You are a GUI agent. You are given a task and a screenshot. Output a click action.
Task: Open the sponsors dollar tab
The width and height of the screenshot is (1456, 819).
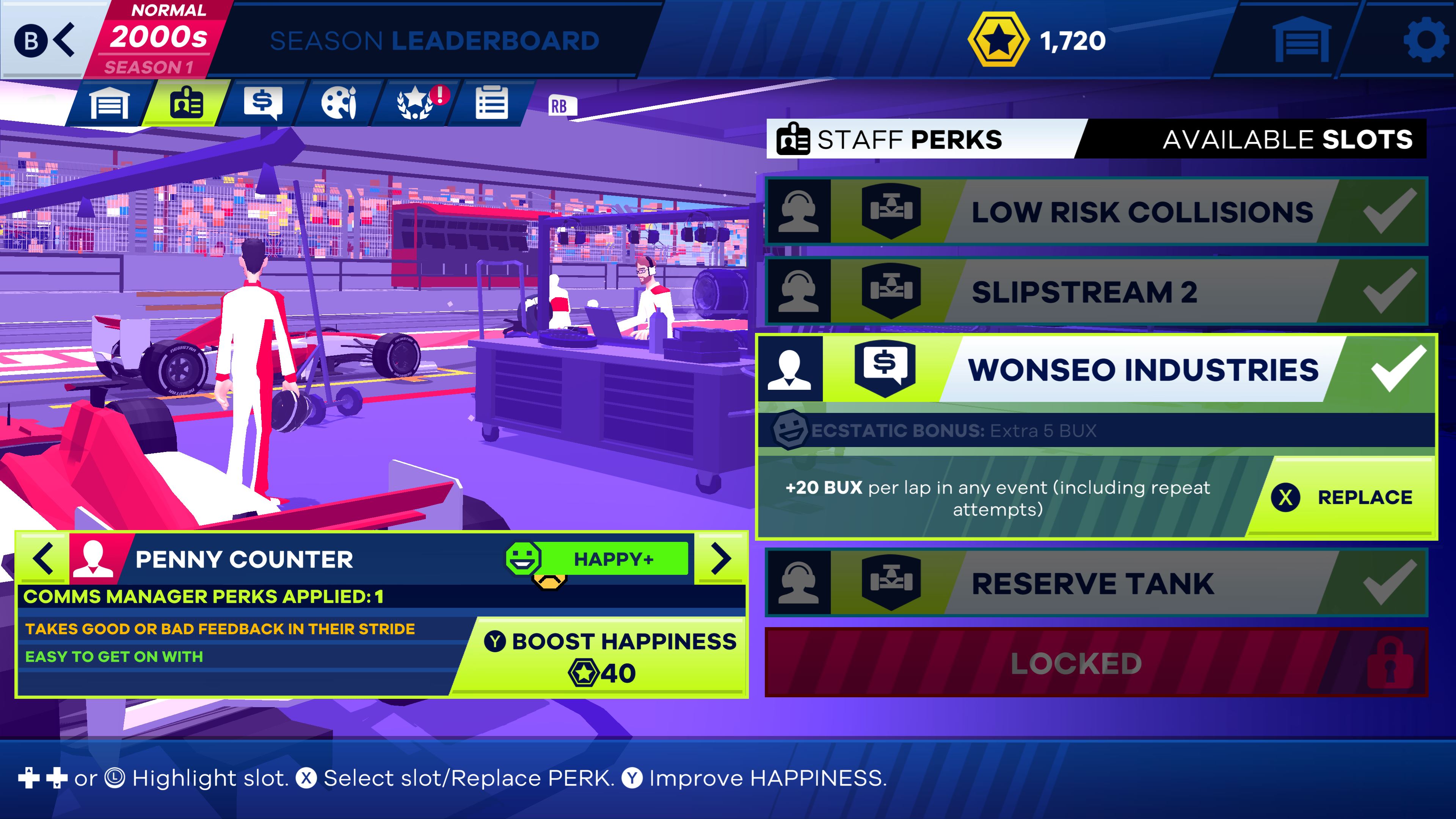click(262, 104)
